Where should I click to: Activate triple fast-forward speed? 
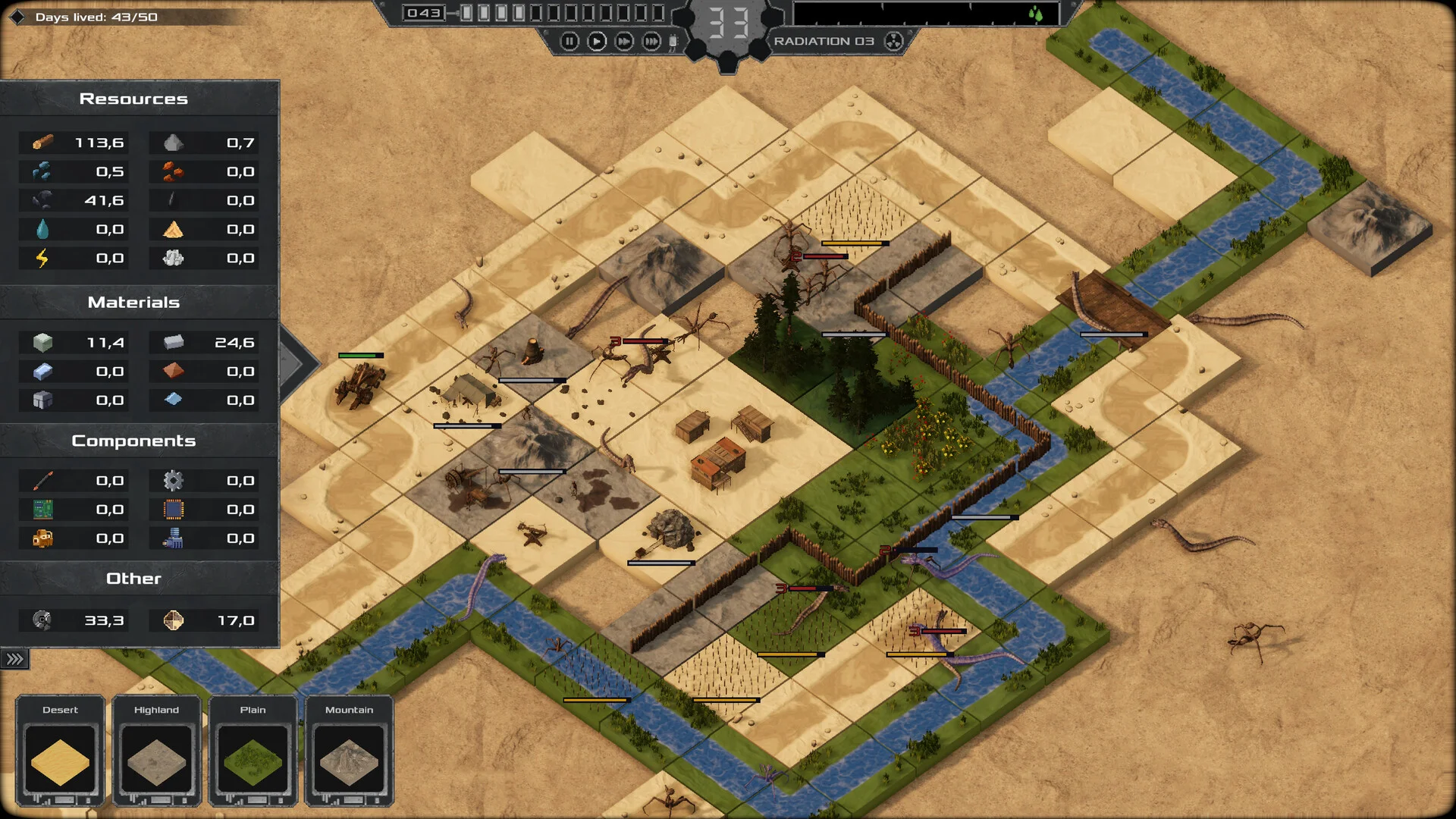click(x=651, y=42)
